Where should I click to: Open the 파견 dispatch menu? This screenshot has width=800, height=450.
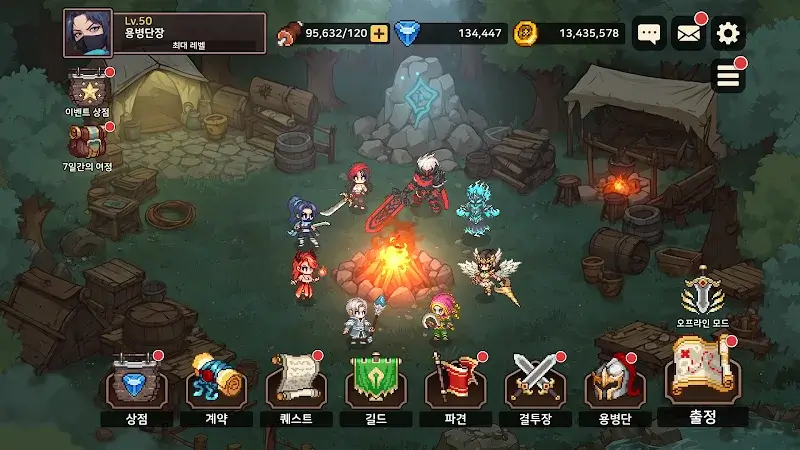click(452, 382)
